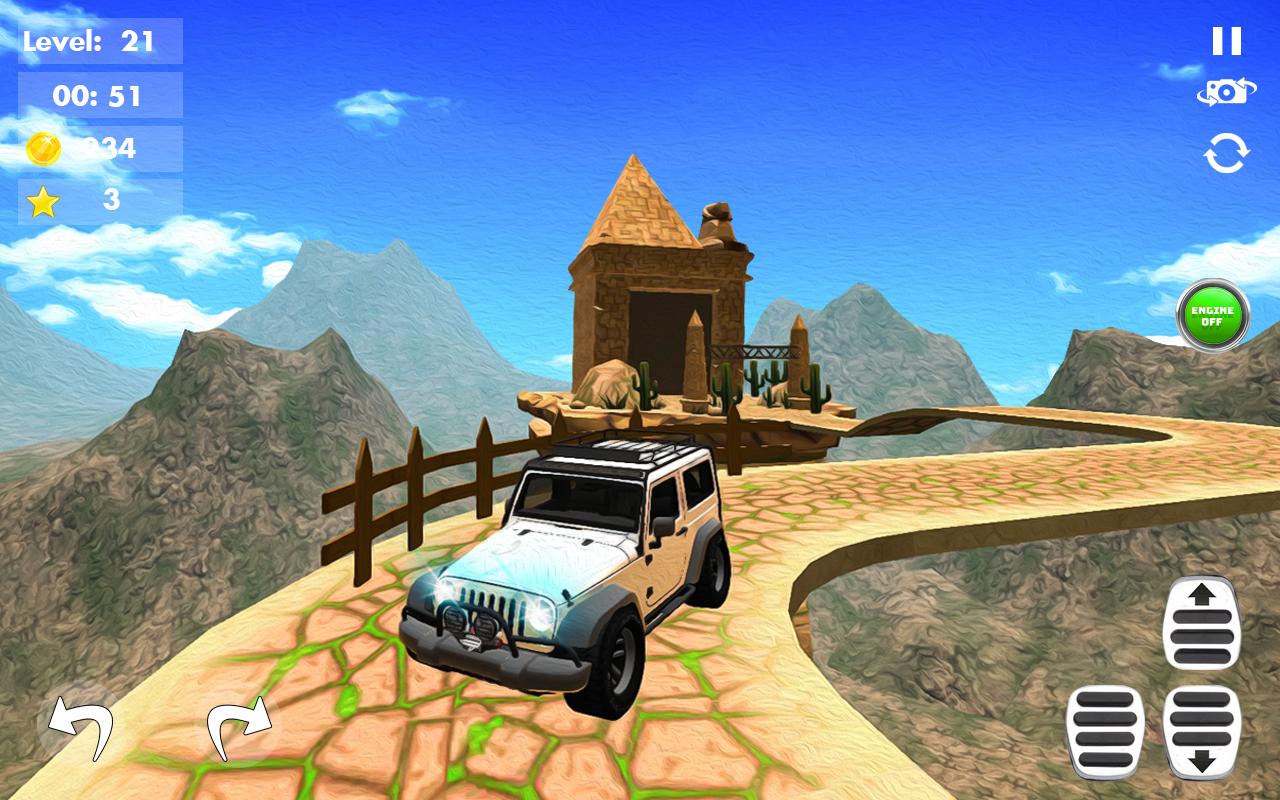This screenshot has height=800, width=1280.
Task: Select the coin total reading 234
Action: point(98,148)
